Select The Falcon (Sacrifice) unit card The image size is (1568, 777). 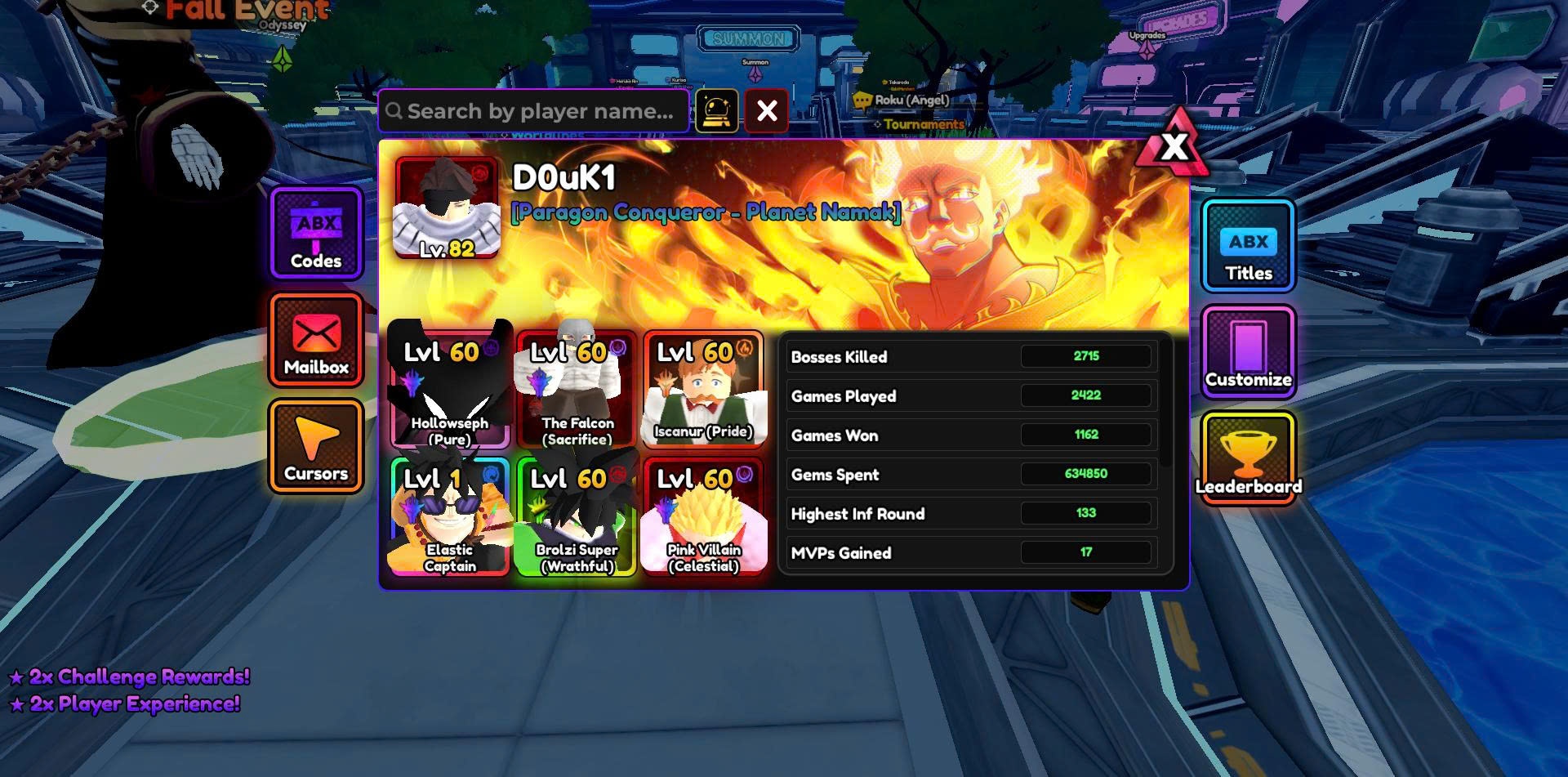pos(577,390)
